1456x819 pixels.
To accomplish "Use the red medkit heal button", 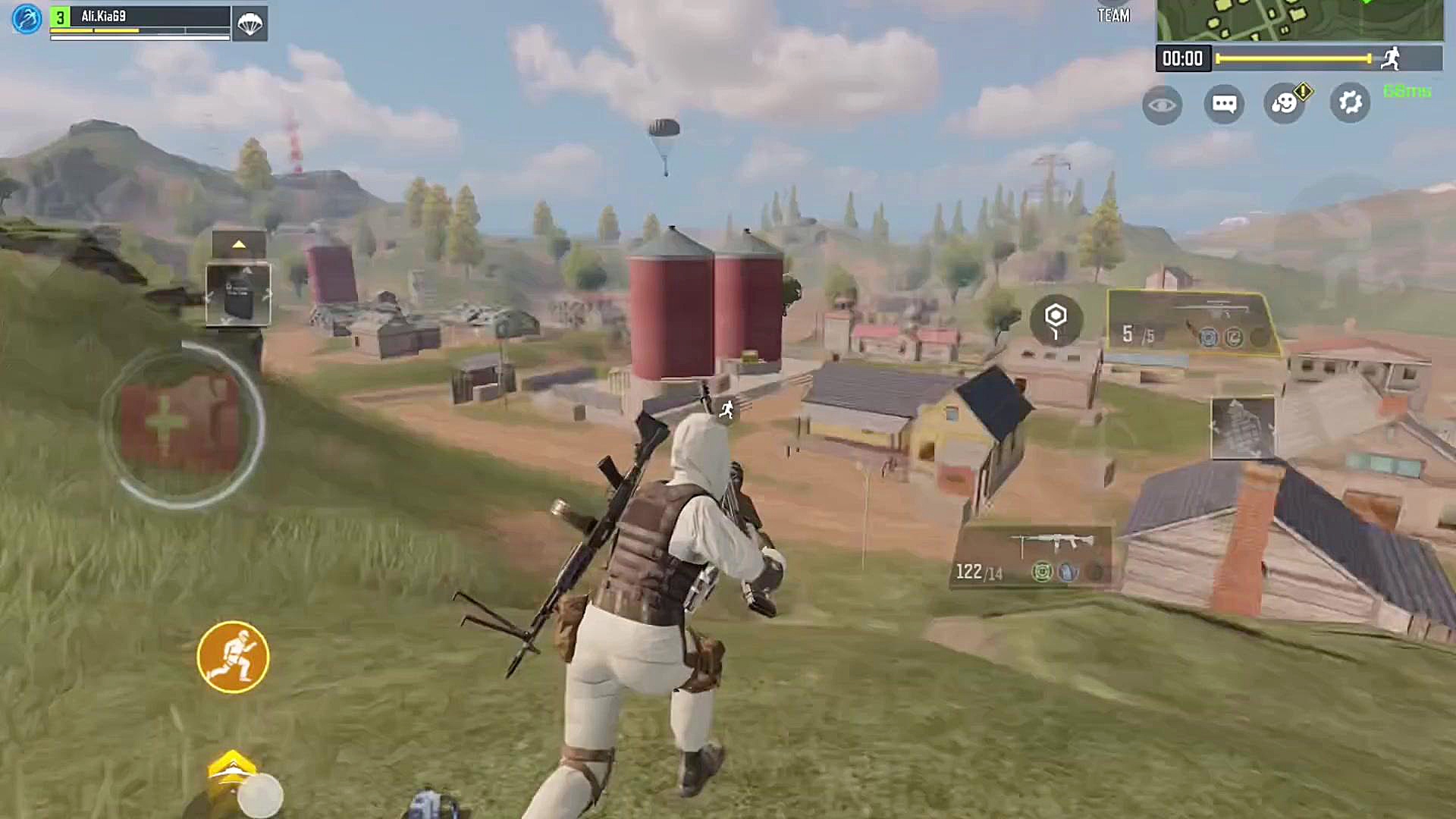I will click(180, 423).
